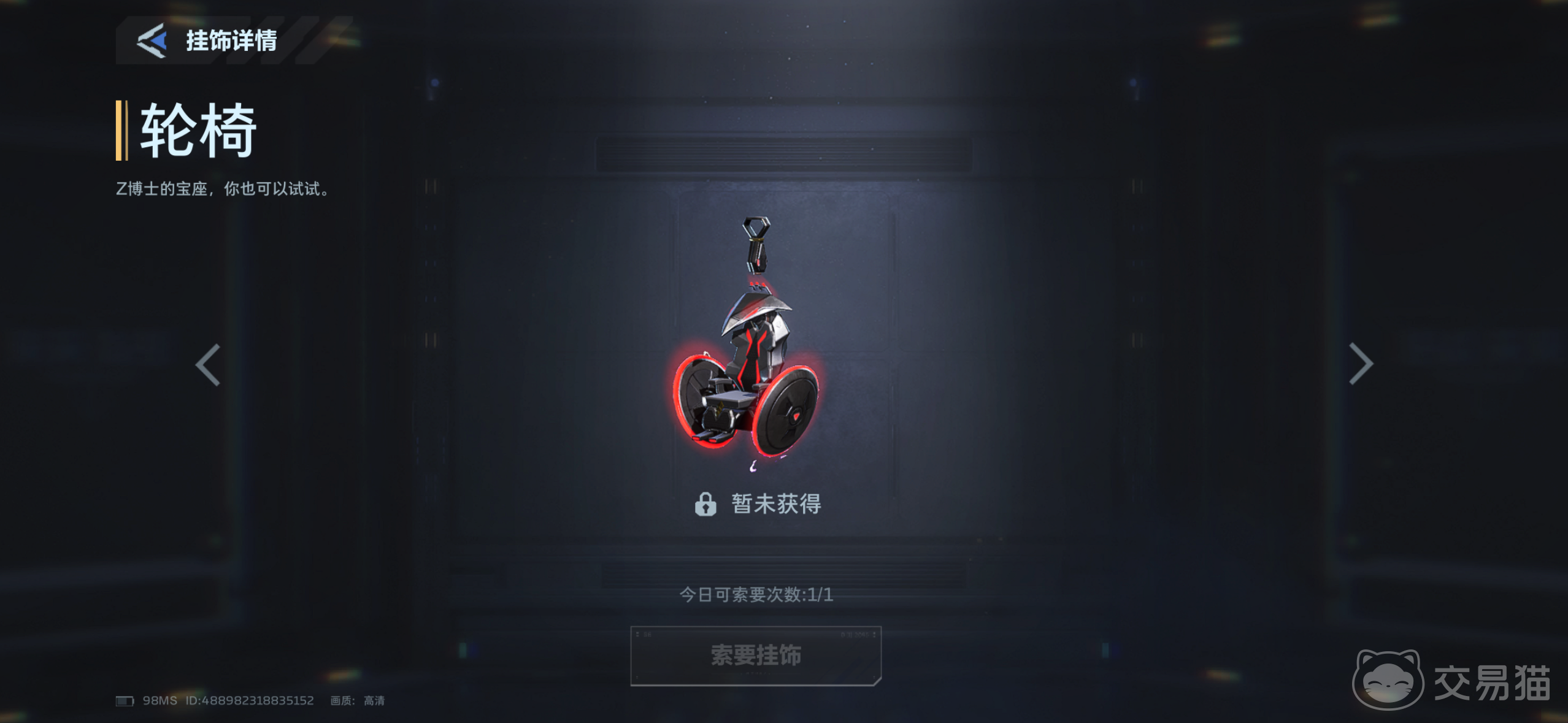Switch to the 轮椅 title heading
The image size is (1568, 723).
pos(196,131)
